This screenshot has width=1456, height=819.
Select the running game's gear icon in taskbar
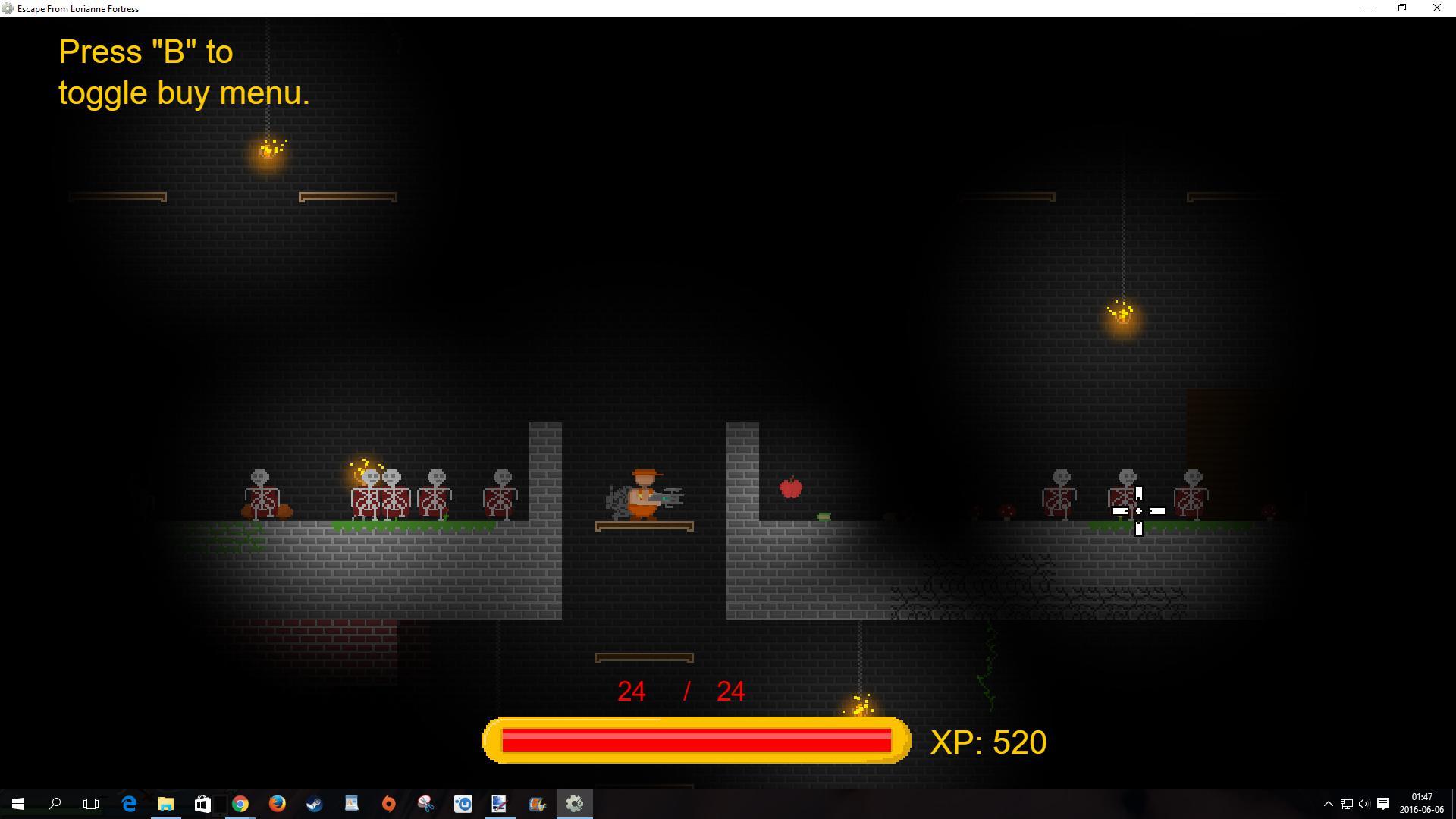click(x=574, y=803)
